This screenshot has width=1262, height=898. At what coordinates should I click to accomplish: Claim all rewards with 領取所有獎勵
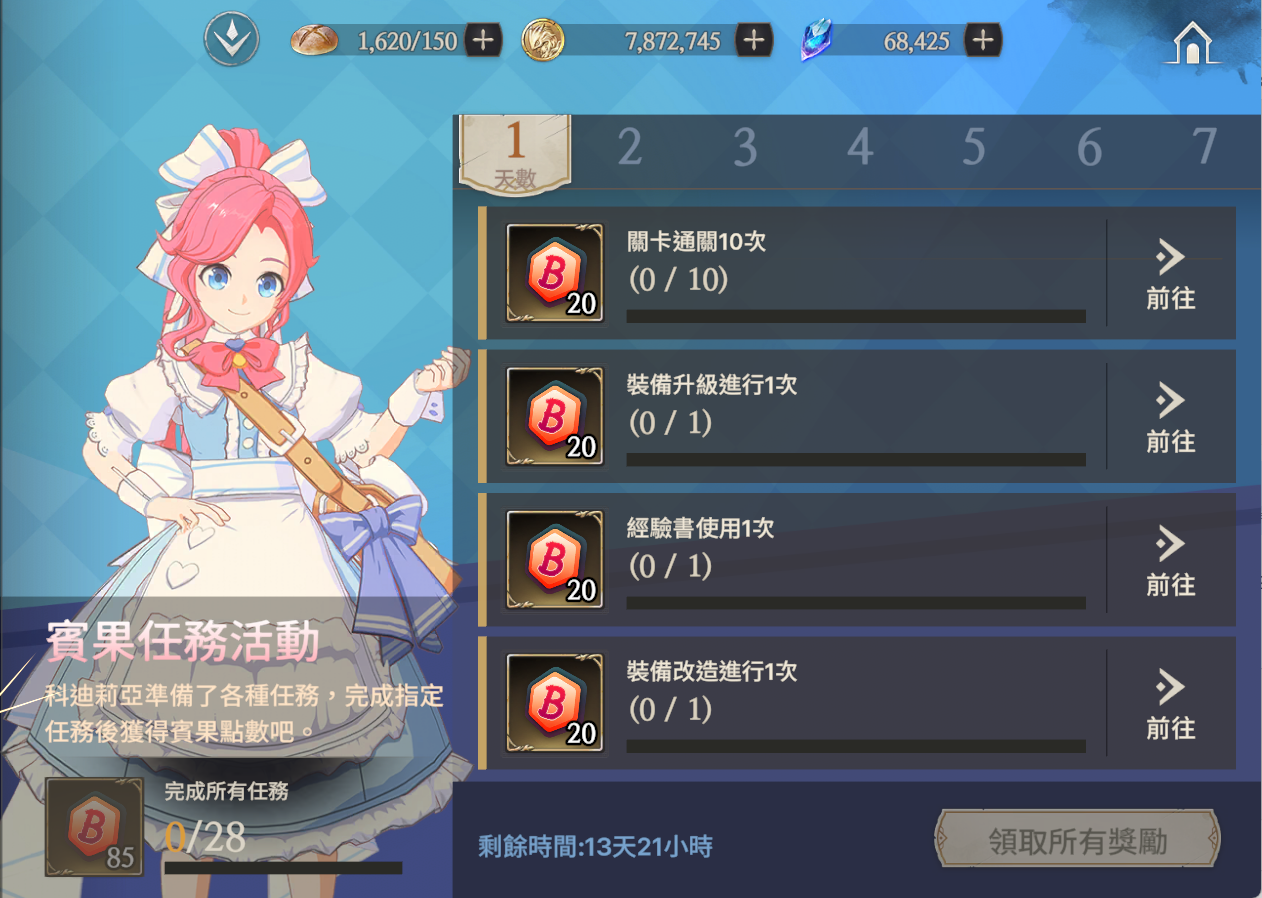(1077, 841)
